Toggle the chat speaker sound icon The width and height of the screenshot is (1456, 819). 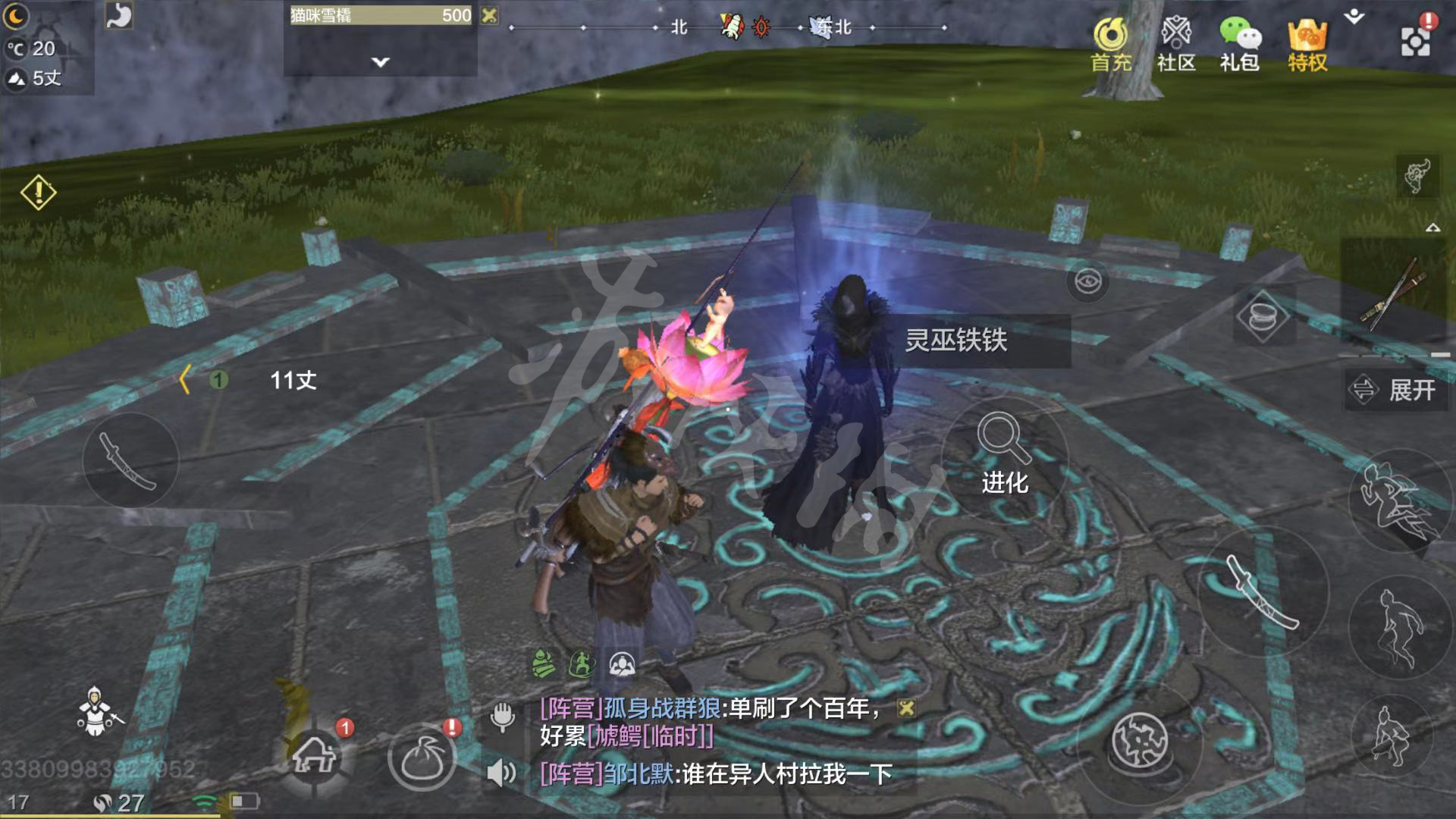pyautogui.click(x=501, y=773)
